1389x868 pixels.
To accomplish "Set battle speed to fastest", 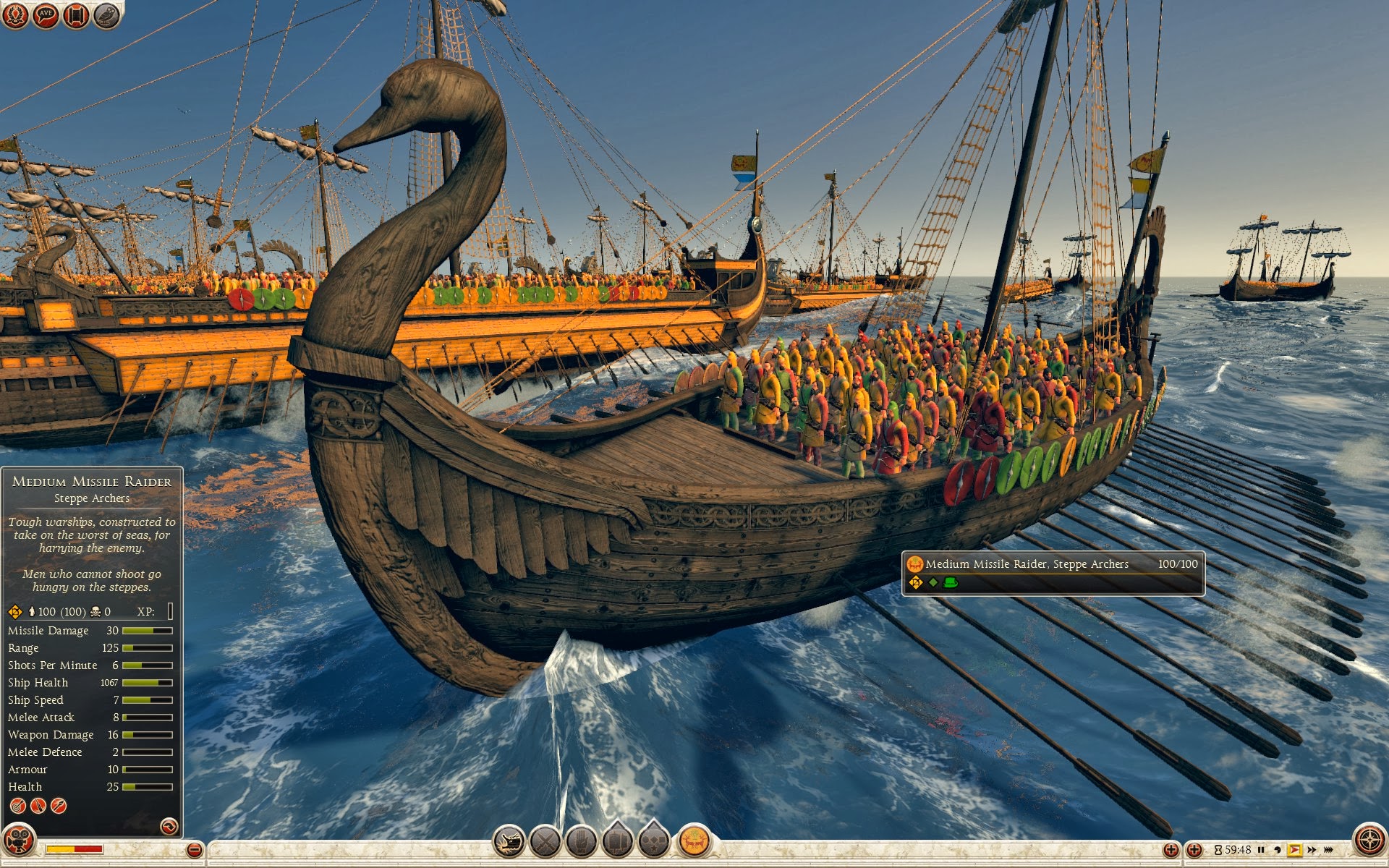I will (1328, 850).
